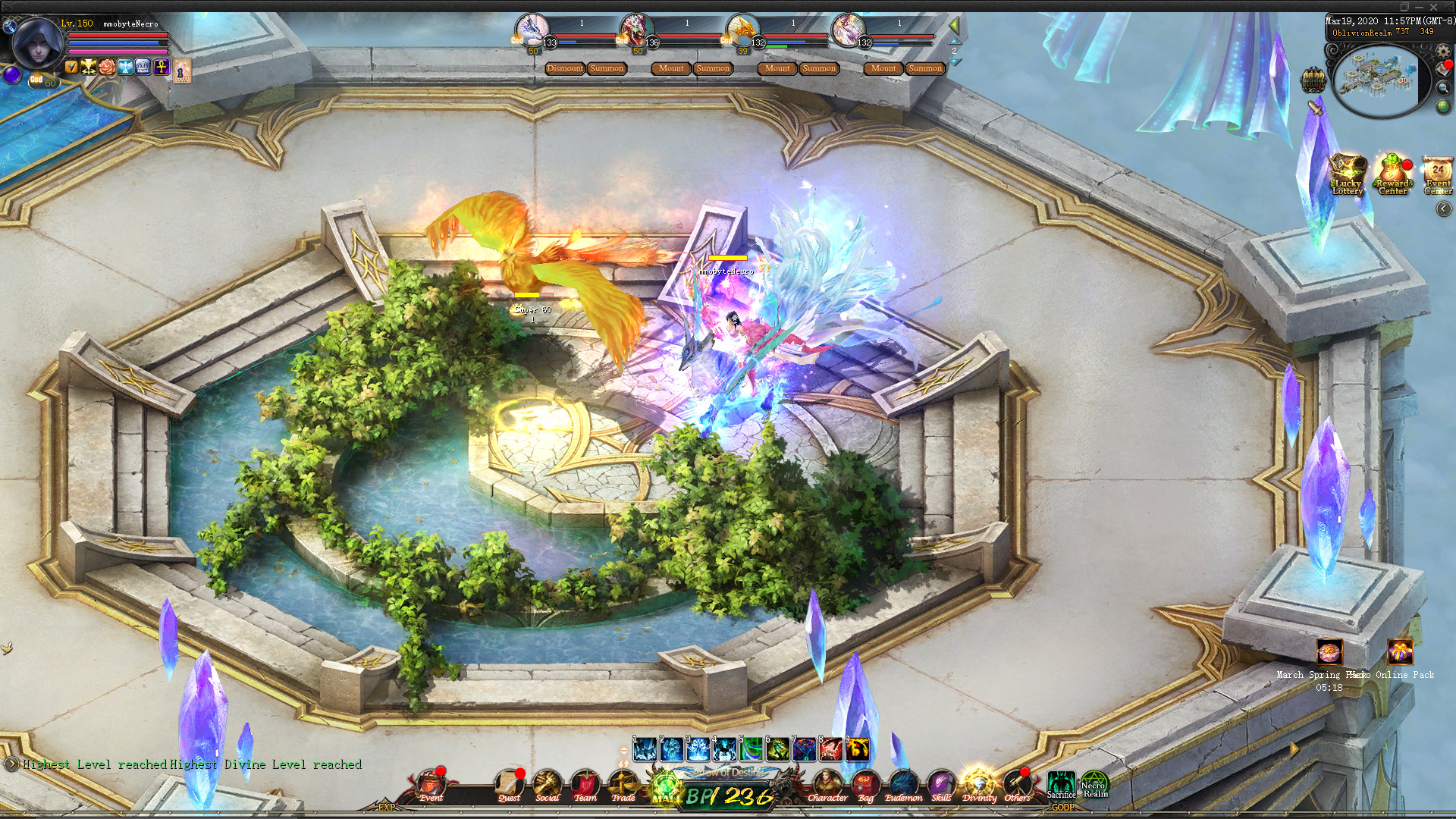Toggle Dismount for the first party member
The height and width of the screenshot is (819, 1456).
click(565, 68)
